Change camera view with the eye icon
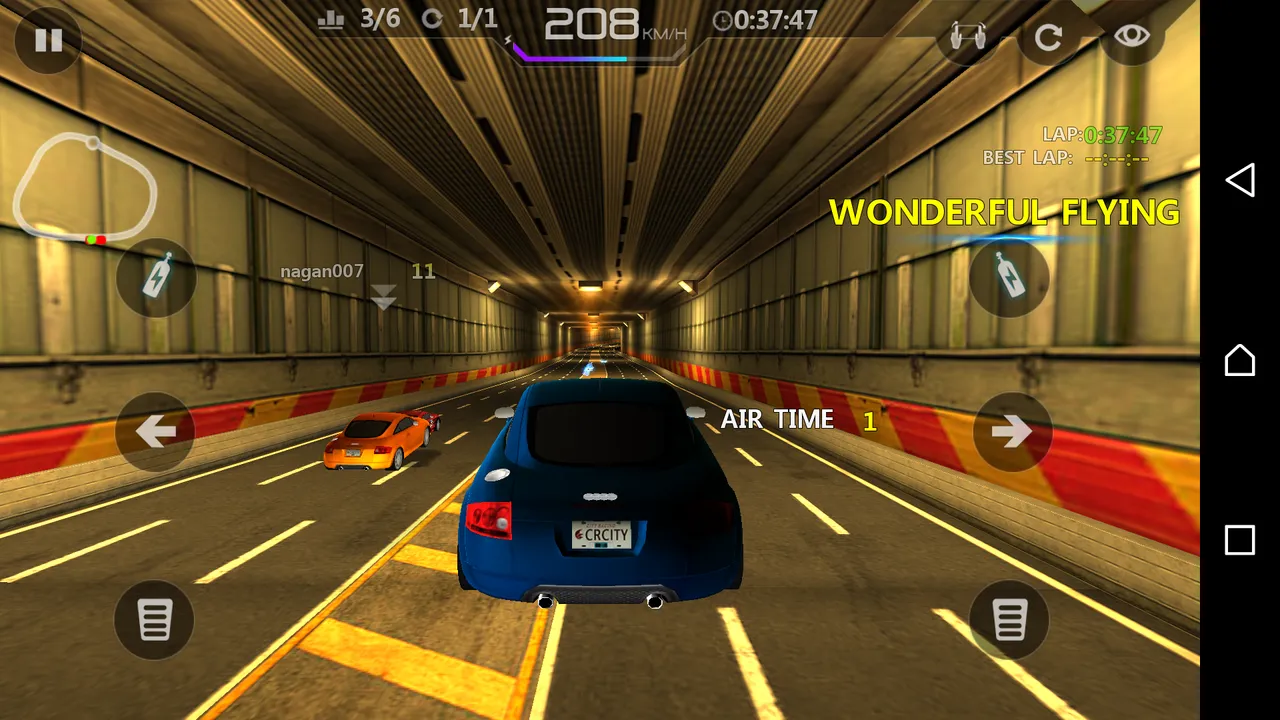This screenshot has width=1280, height=720. pyautogui.click(x=1131, y=37)
